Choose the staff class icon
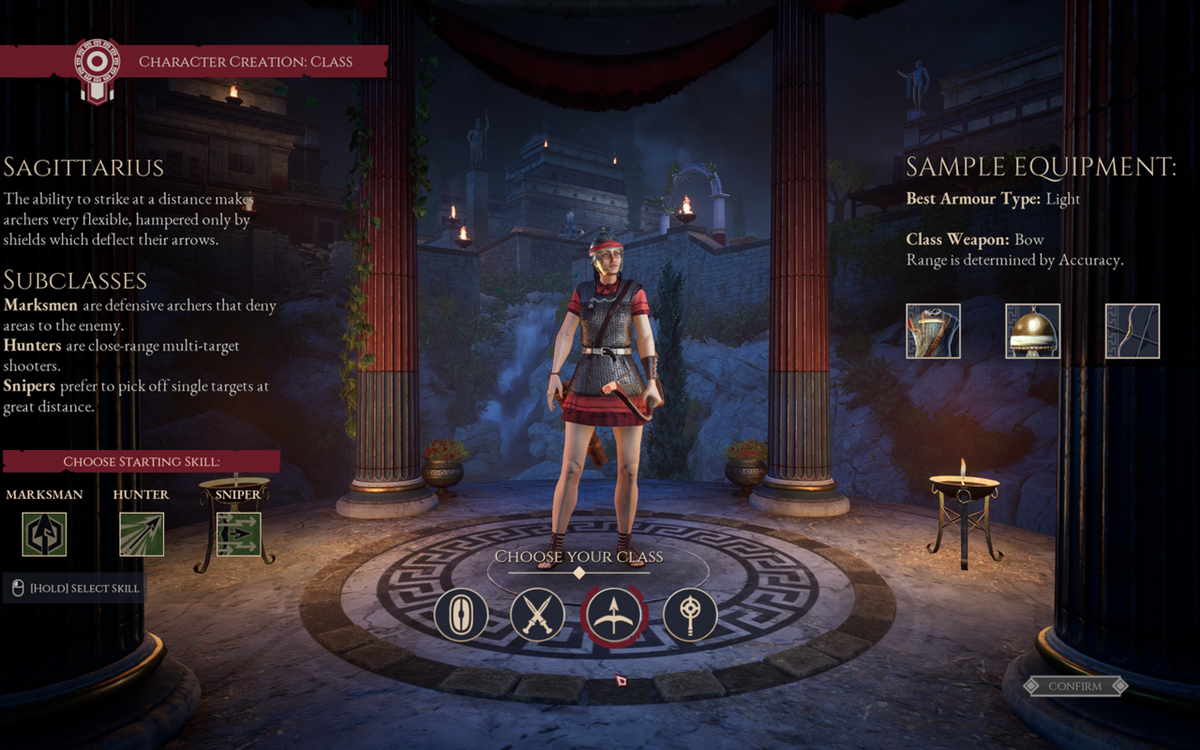The height and width of the screenshot is (750, 1200). 691,614
